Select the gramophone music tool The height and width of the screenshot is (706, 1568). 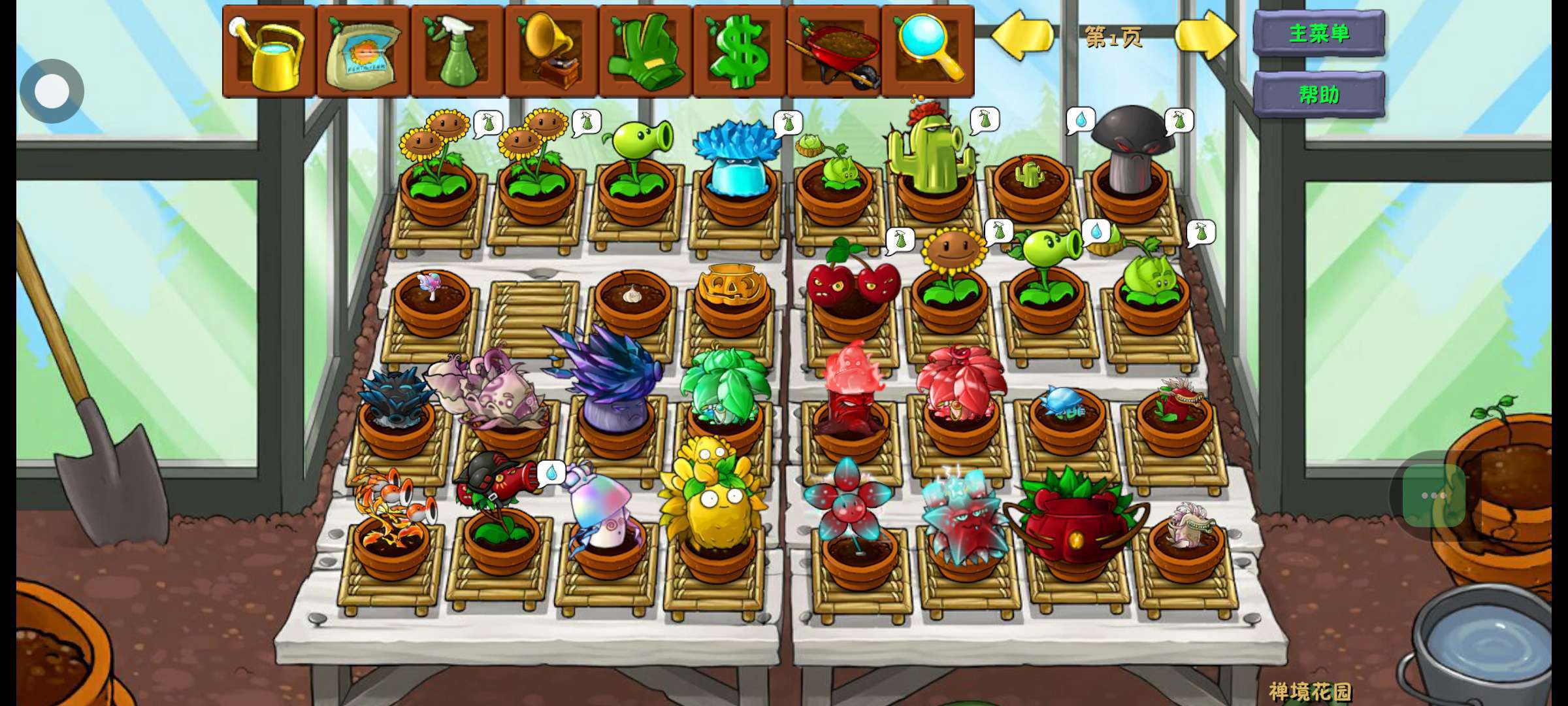pos(552,52)
